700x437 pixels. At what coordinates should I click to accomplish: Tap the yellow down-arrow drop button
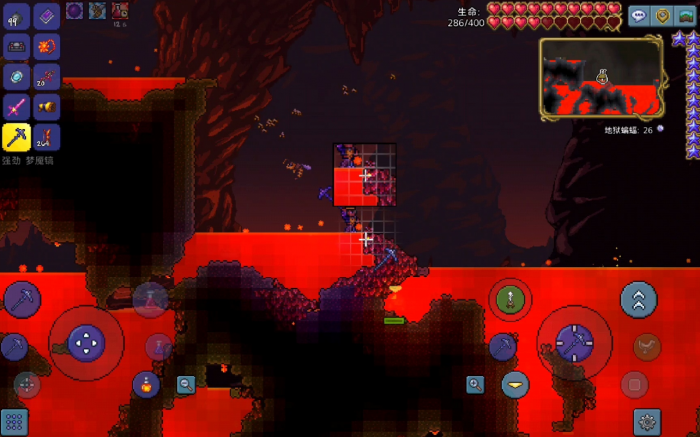coord(515,384)
